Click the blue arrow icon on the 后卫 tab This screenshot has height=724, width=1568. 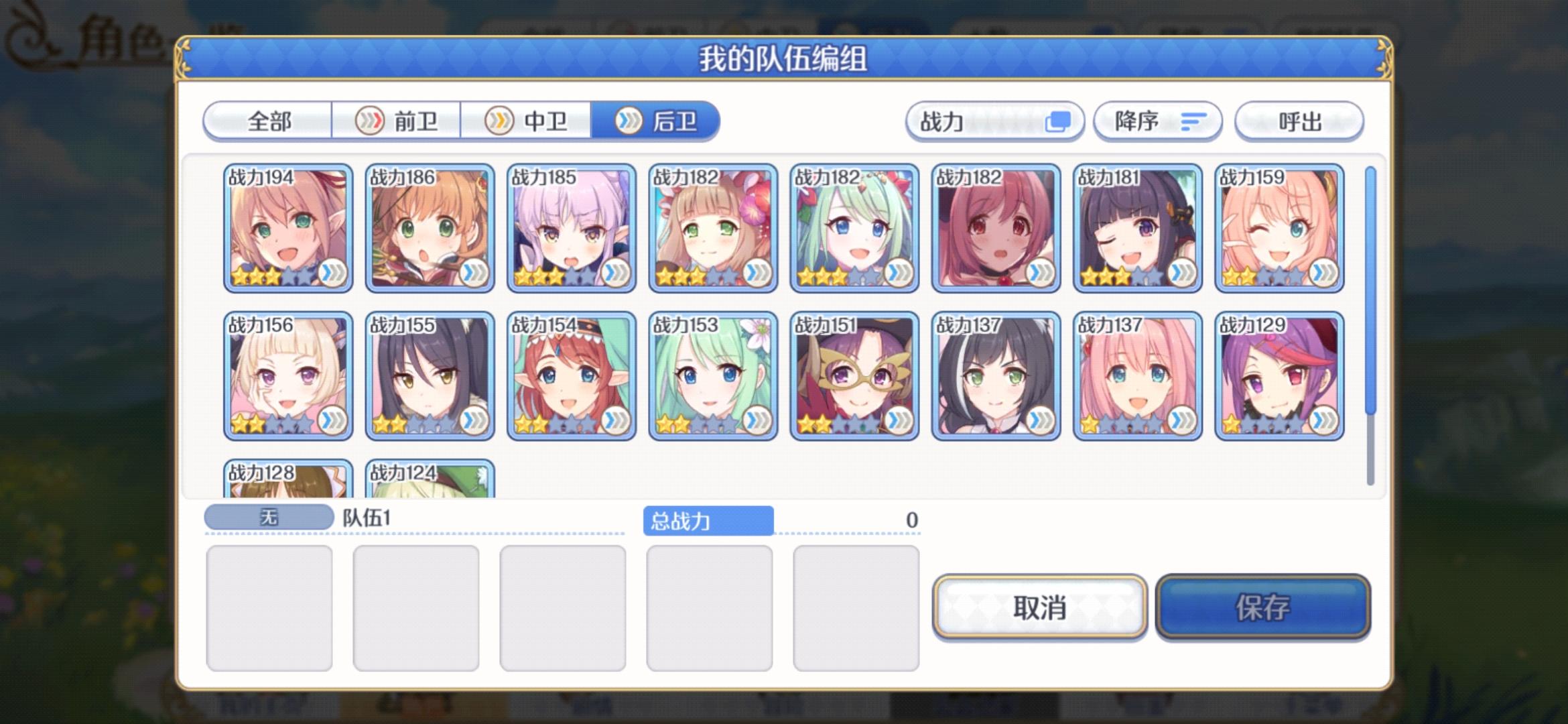pyautogui.click(x=628, y=121)
